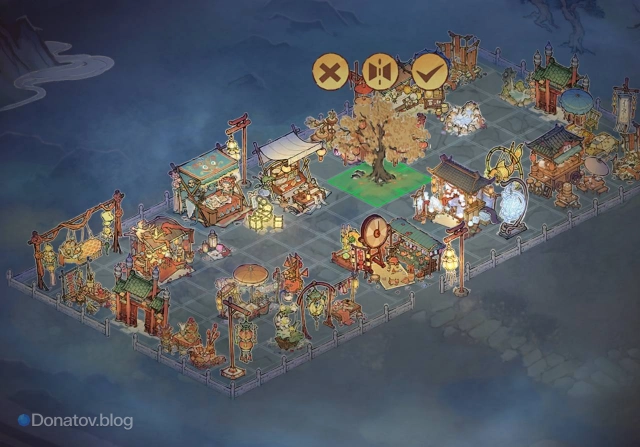Flip the tree using the mirror button
This screenshot has height=447, width=640.
click(x=380, y=72)
